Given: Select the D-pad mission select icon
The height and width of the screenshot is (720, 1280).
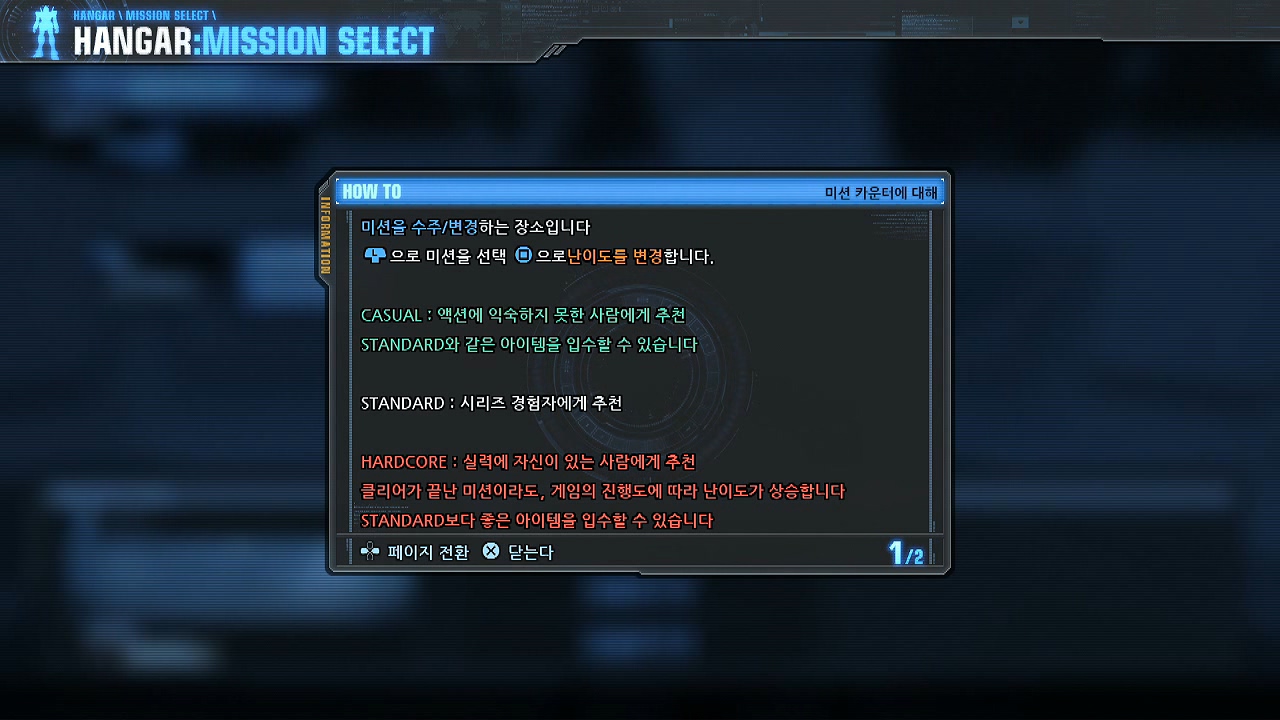Looking at the screenshot, I should tap(375, 255).
